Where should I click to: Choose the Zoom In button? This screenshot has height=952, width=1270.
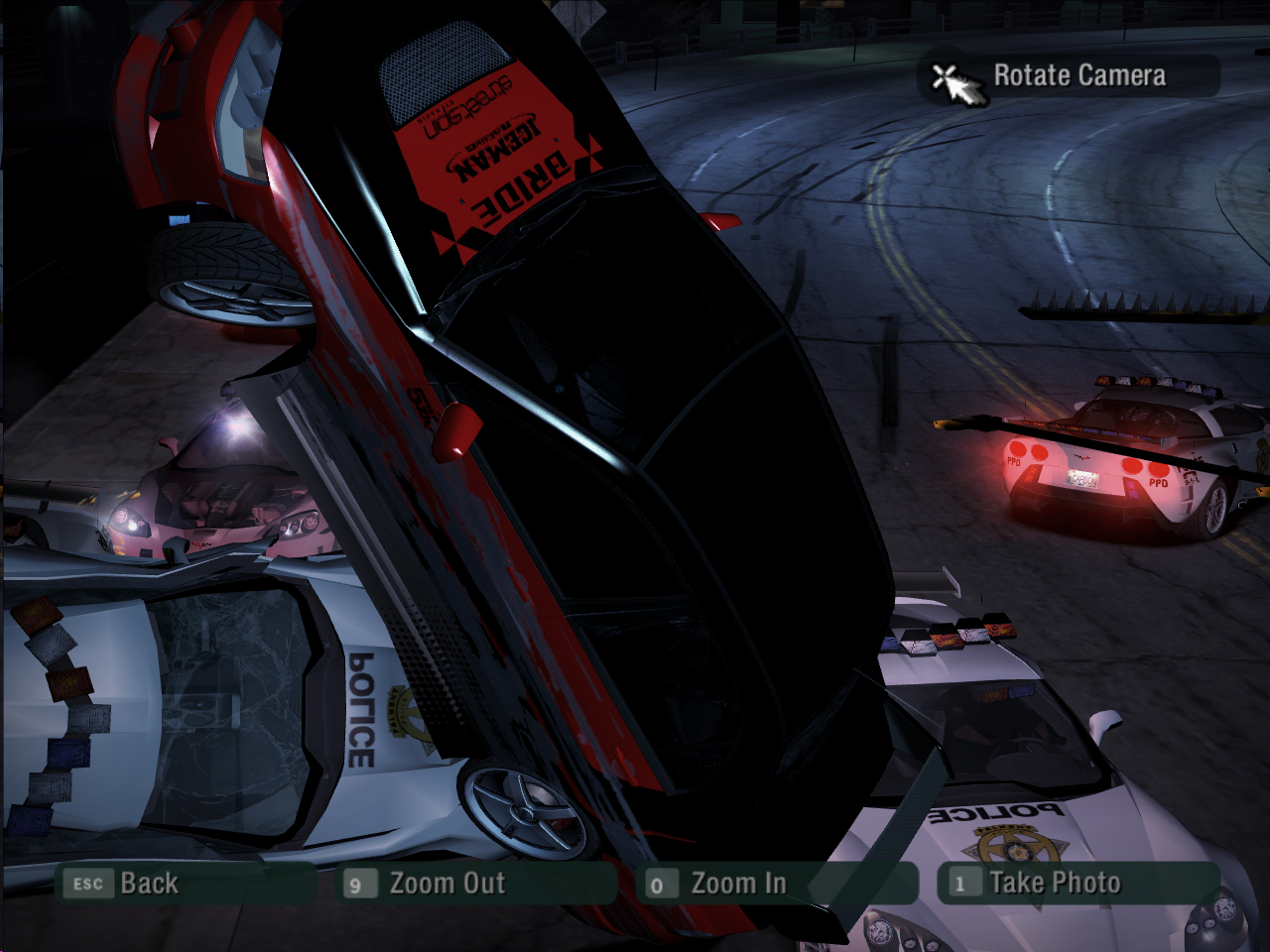[x=737, y=884]
